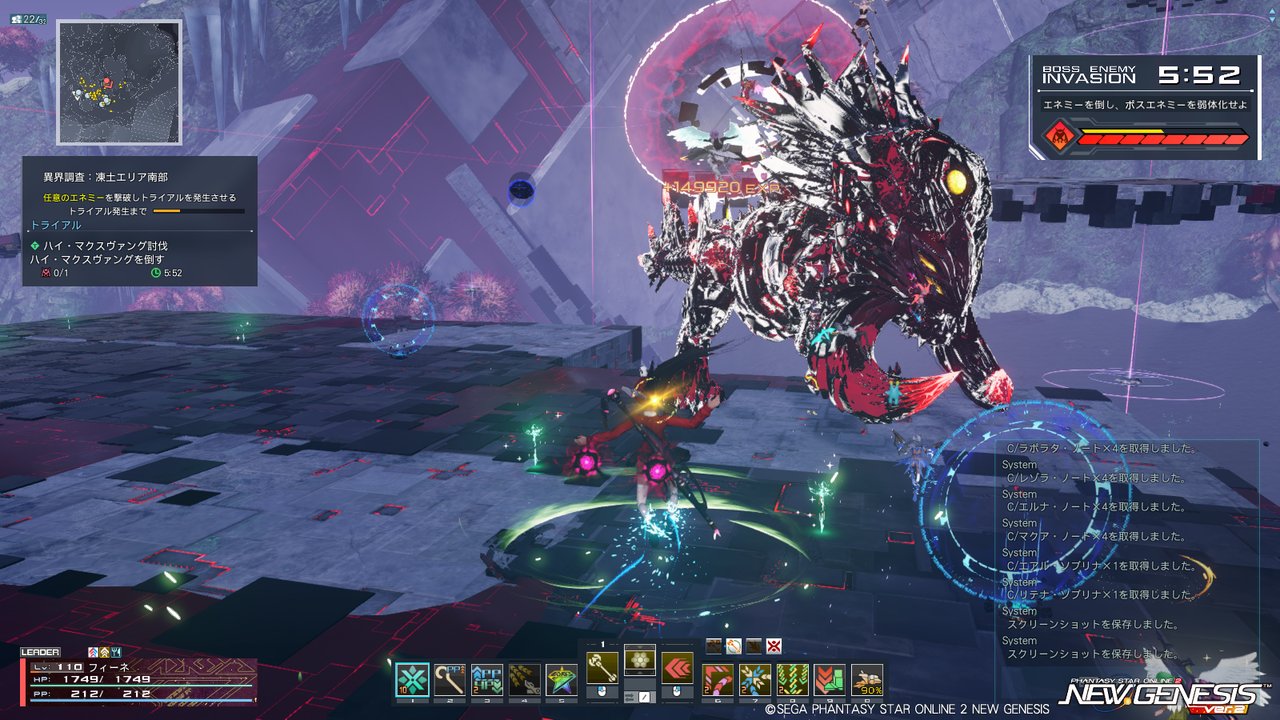Open the minimap in the corner
The height and width of the screenshot is (720, 1280).
tap(119, 82)
